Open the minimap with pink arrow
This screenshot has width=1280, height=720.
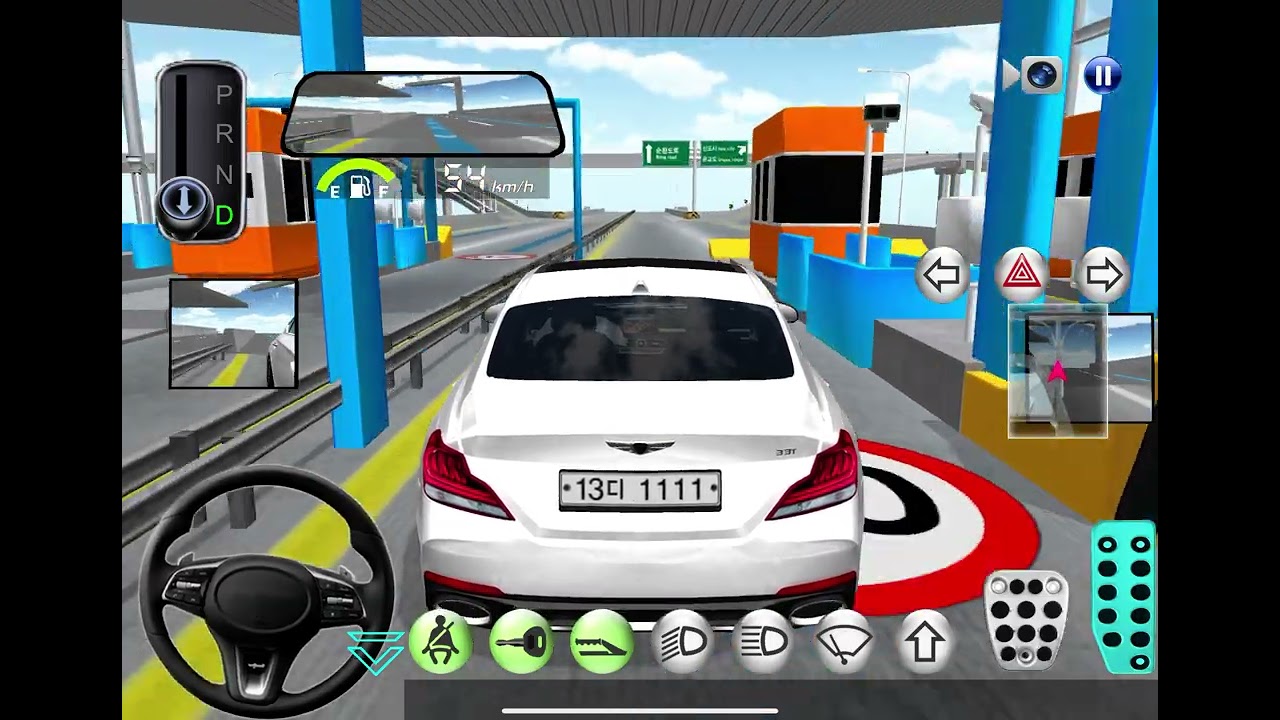pos(1080,373)
